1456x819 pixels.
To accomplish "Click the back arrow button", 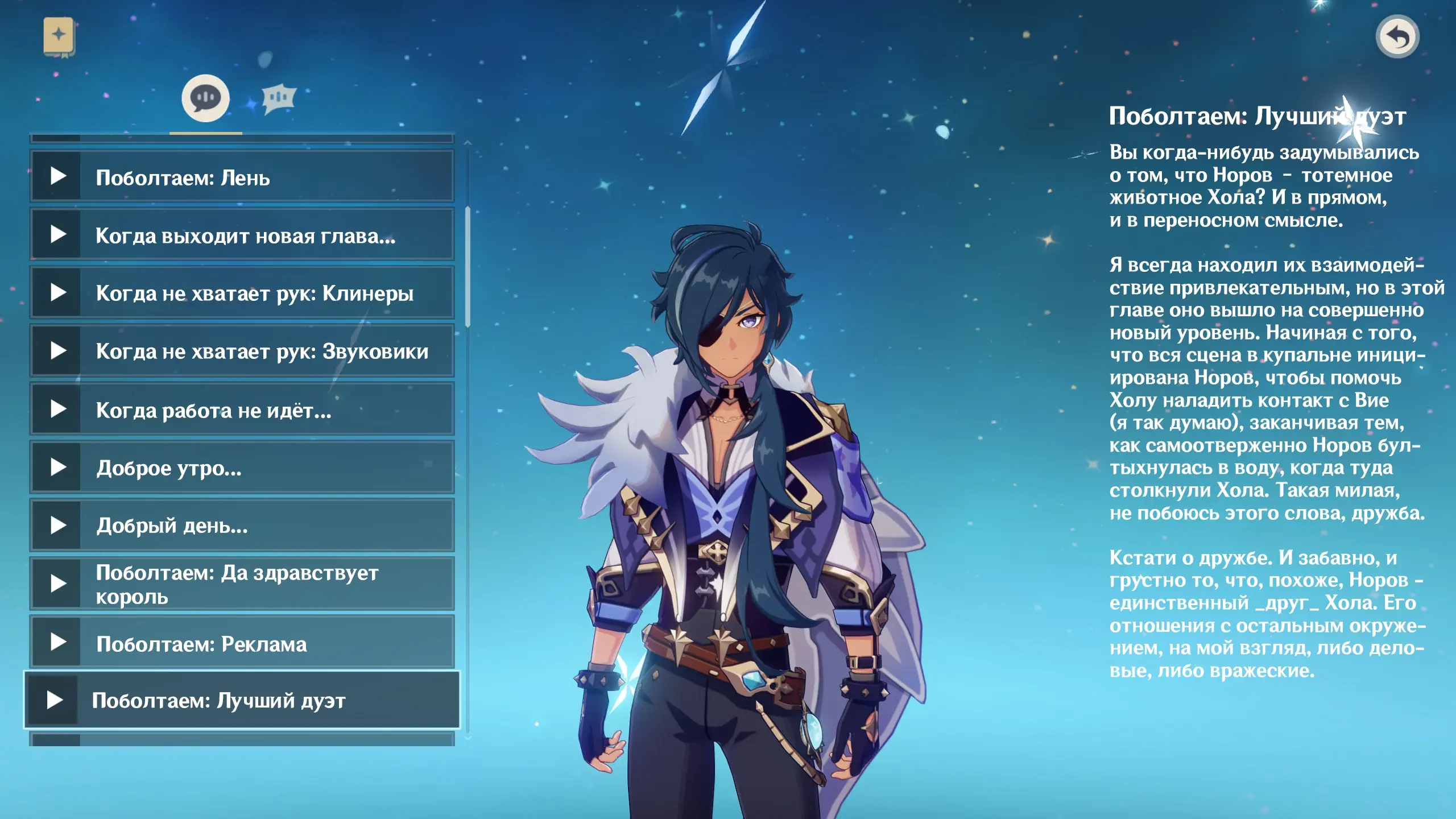I will [x=1397, y=37].
